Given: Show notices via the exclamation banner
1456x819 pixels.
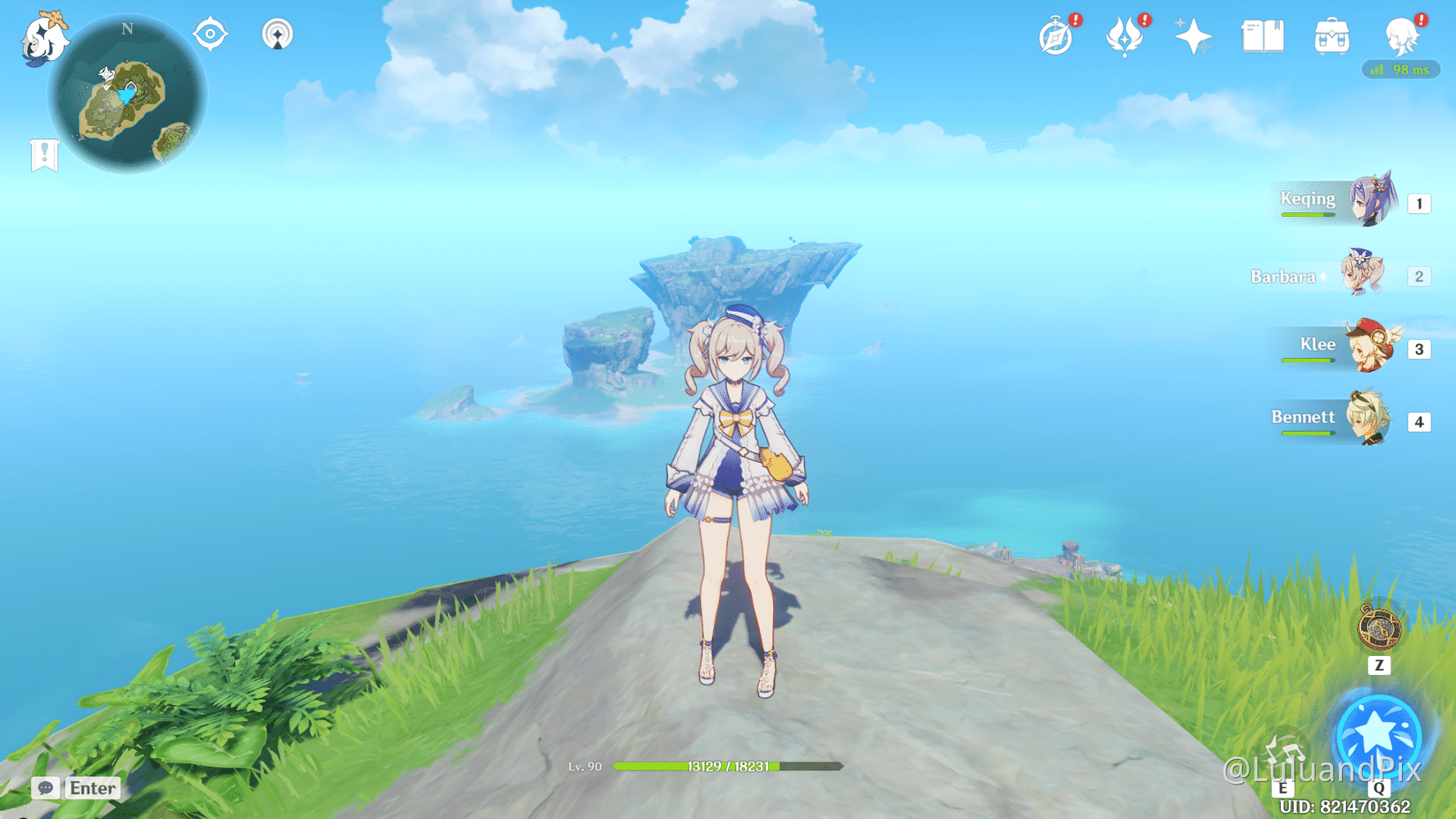Looking at the screenshot, I should click(43, 152).
